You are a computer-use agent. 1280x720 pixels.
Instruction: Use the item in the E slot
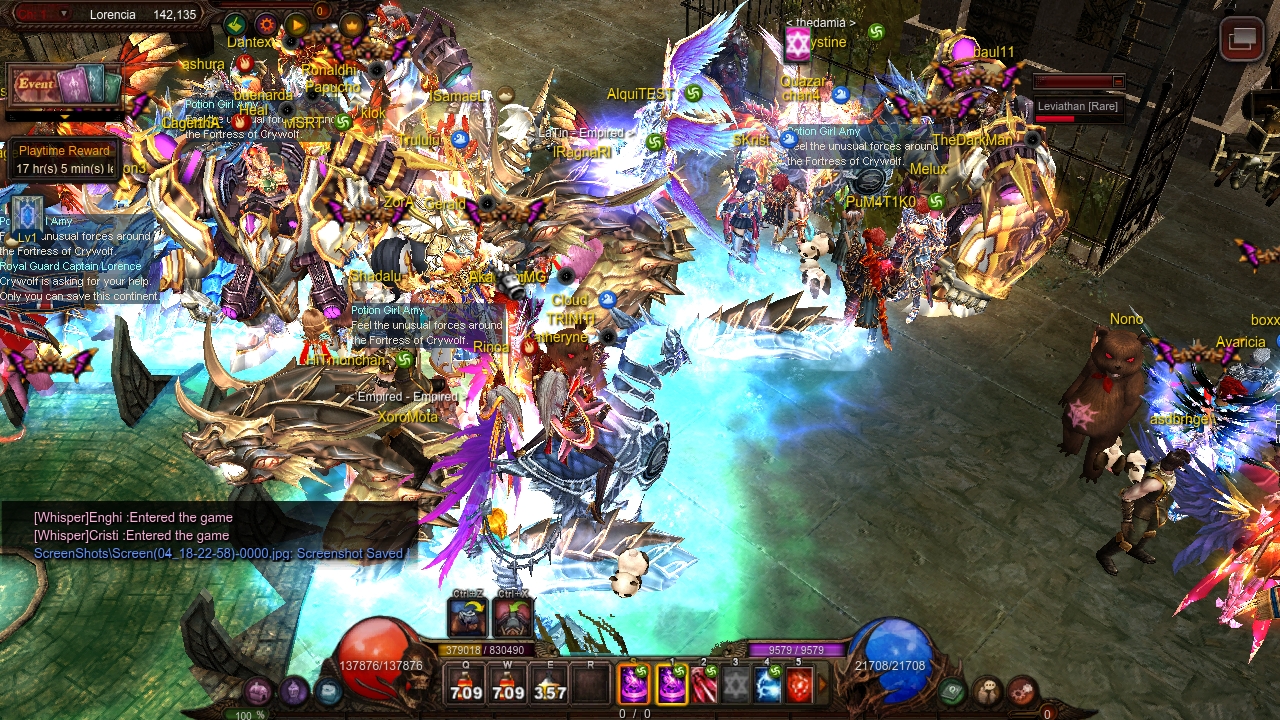click(549, 685)
